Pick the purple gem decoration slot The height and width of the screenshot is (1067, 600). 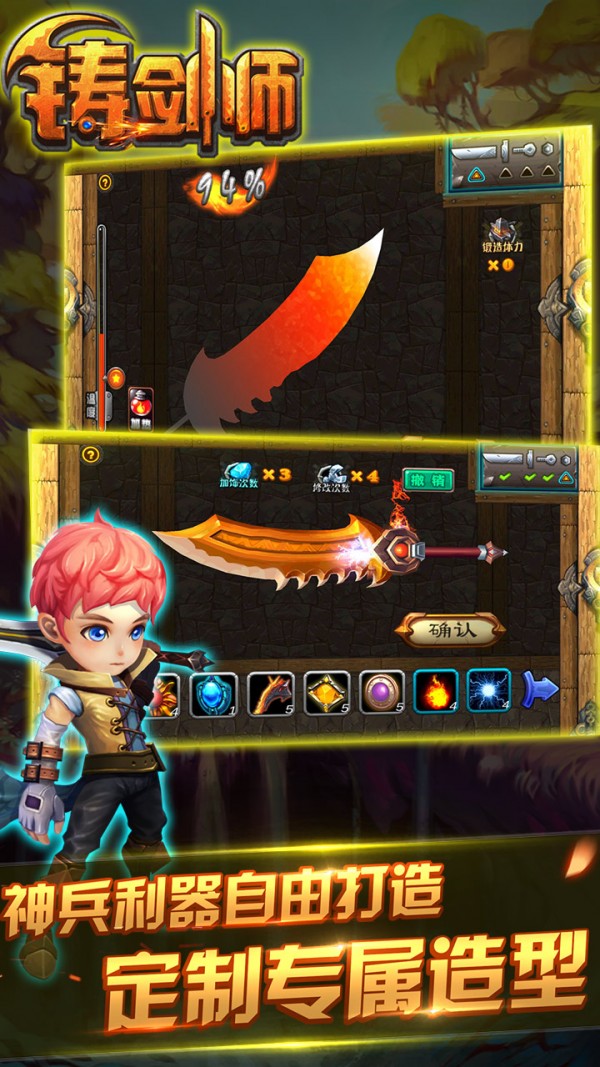click(381, 691)
